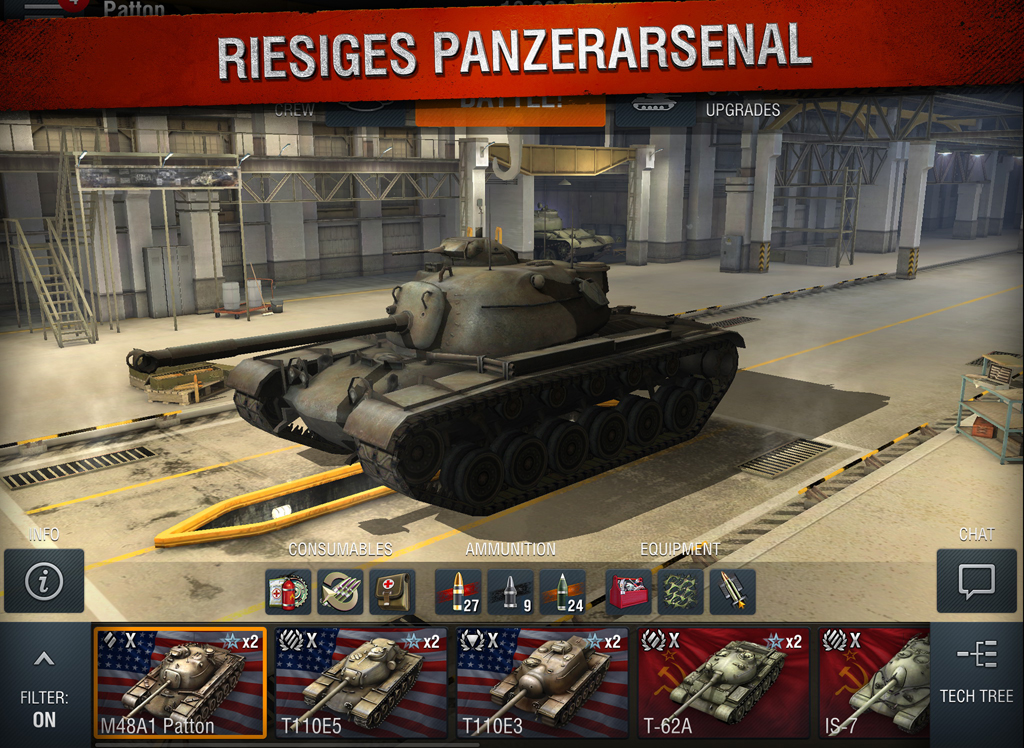
Task: Select the M48A1 Patton tank
Action: pyautogui.click(x=181, y=682)
